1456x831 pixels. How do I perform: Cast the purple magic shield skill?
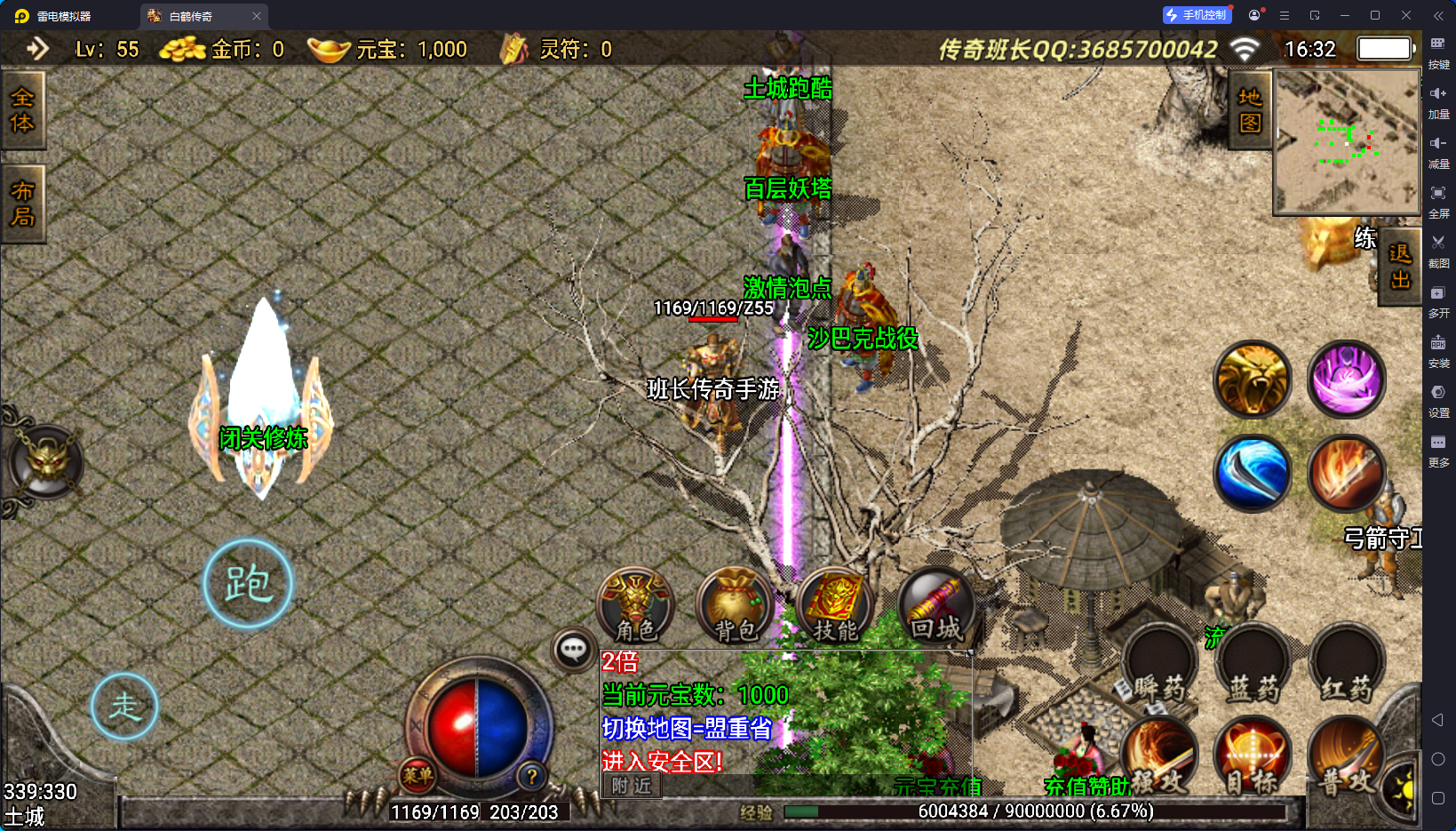[x=1347, y=380]
